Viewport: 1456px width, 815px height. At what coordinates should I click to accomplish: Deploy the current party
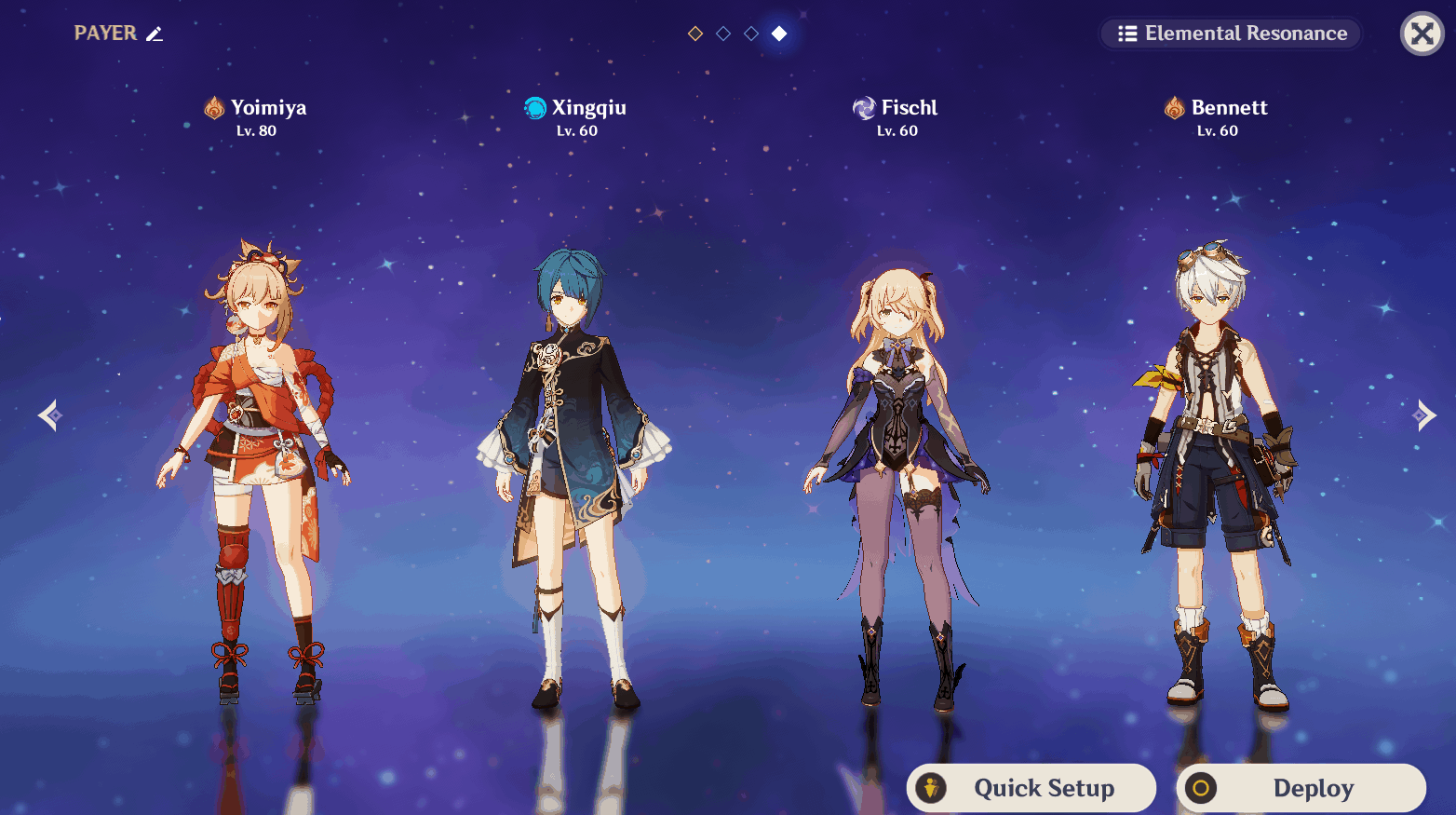coord(1301,788)
